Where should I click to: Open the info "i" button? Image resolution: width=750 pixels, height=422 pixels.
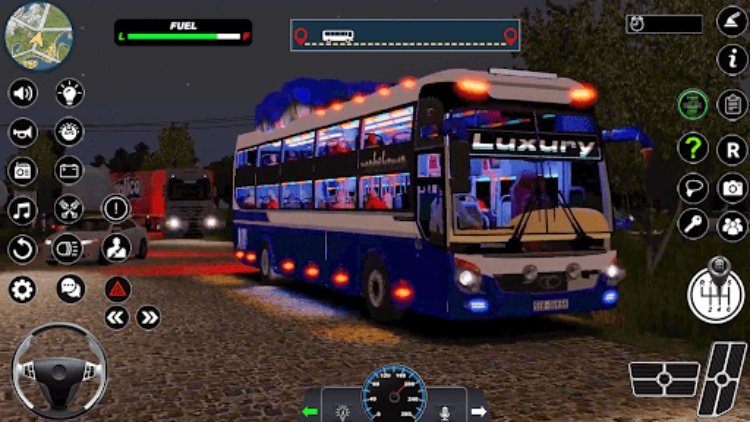[732, 60]
